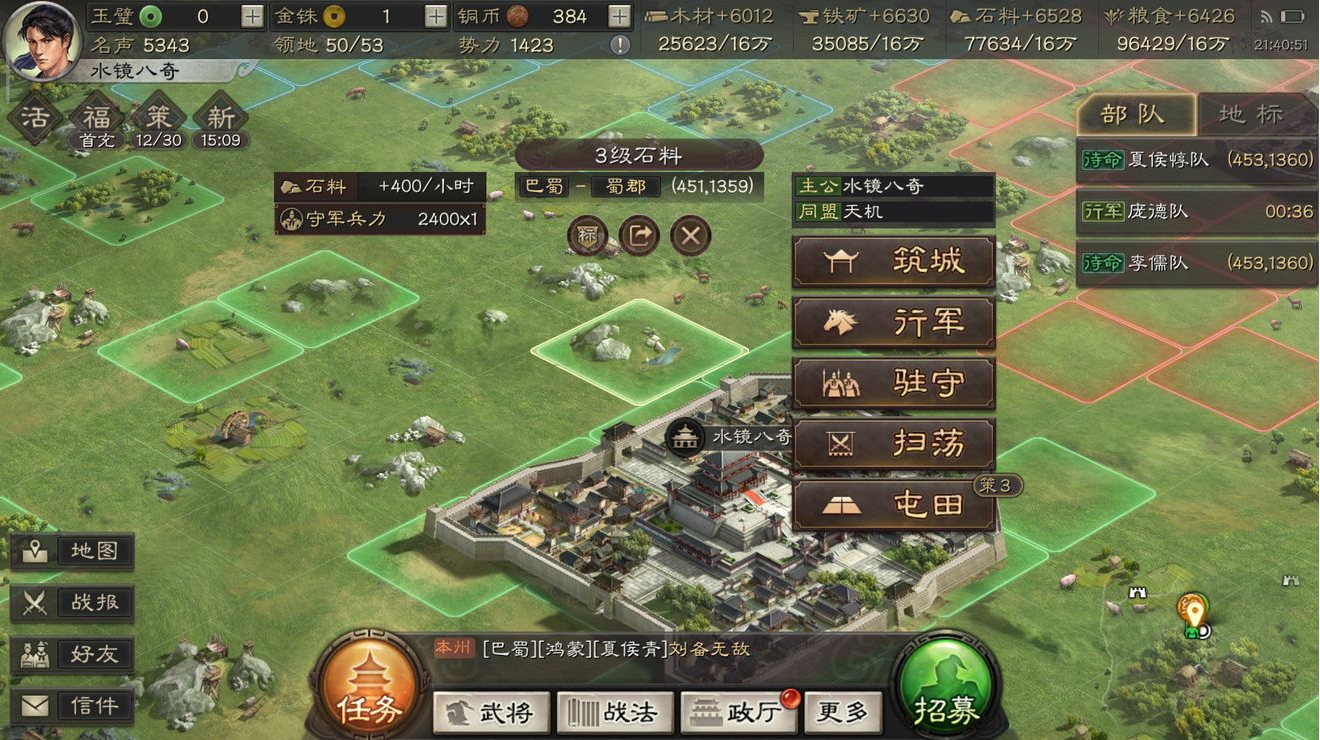The width and height of the screenshot is (1320, 740).
Task: Open the 信件 mail inbox
Action: (72, 705)
